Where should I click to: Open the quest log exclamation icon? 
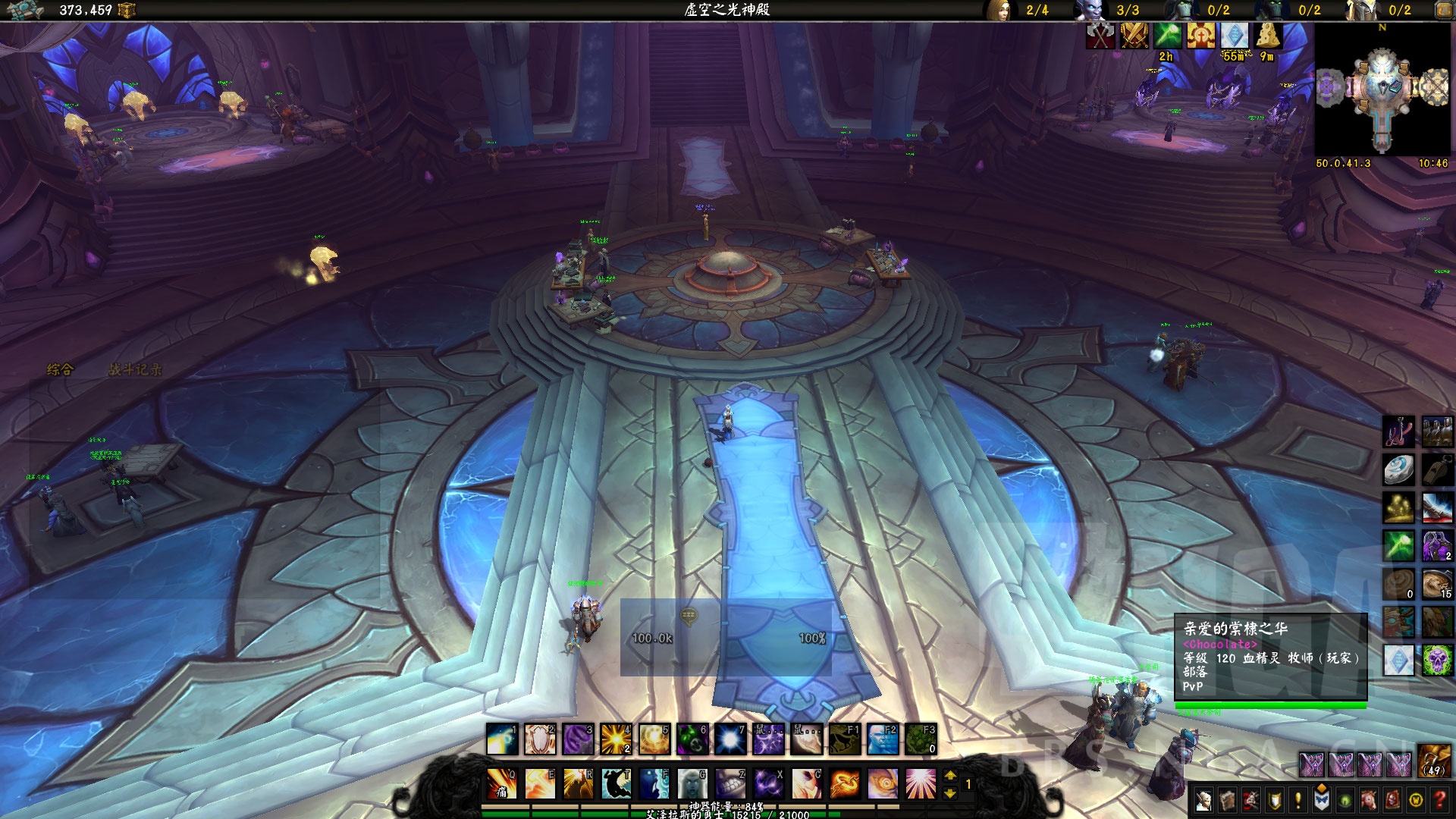pos(1298,800)
